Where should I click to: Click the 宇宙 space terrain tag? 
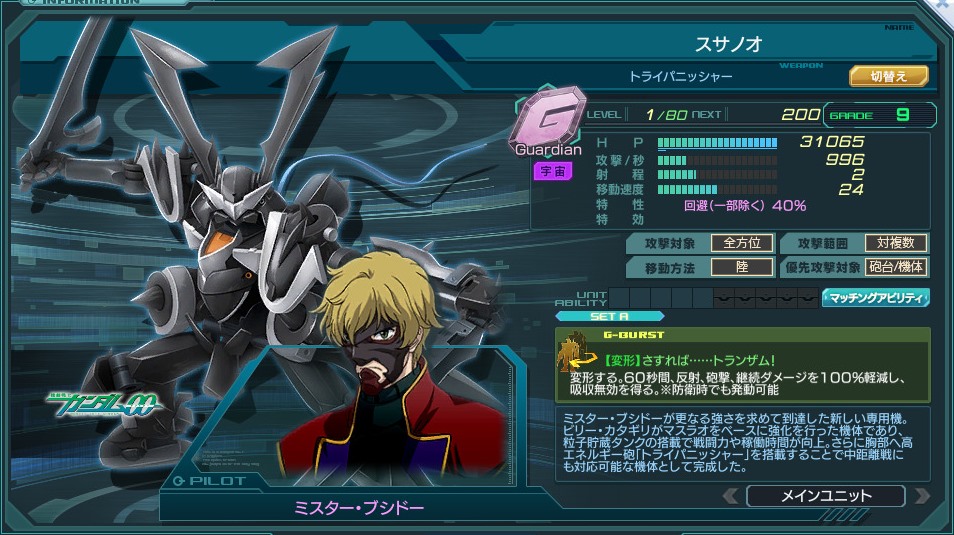click(552, 171)
